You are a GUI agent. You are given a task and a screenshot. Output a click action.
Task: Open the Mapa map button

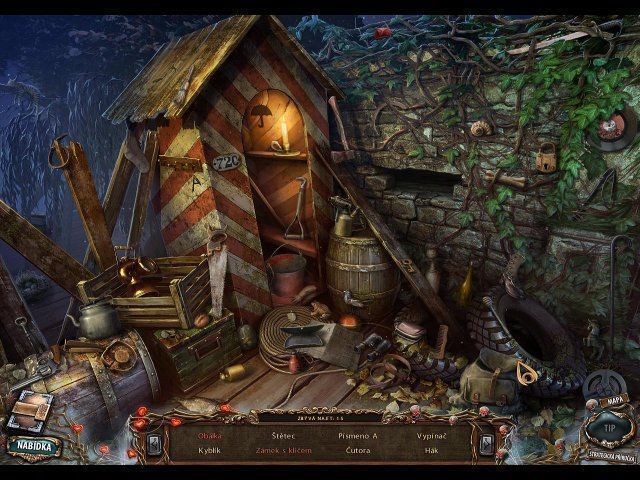click(613, 401)
